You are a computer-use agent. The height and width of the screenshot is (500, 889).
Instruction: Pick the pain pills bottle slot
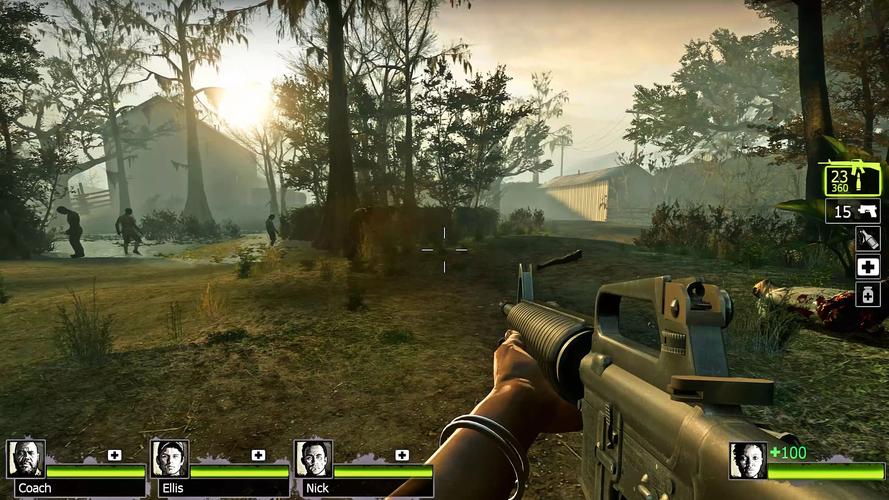coord(868,295)
